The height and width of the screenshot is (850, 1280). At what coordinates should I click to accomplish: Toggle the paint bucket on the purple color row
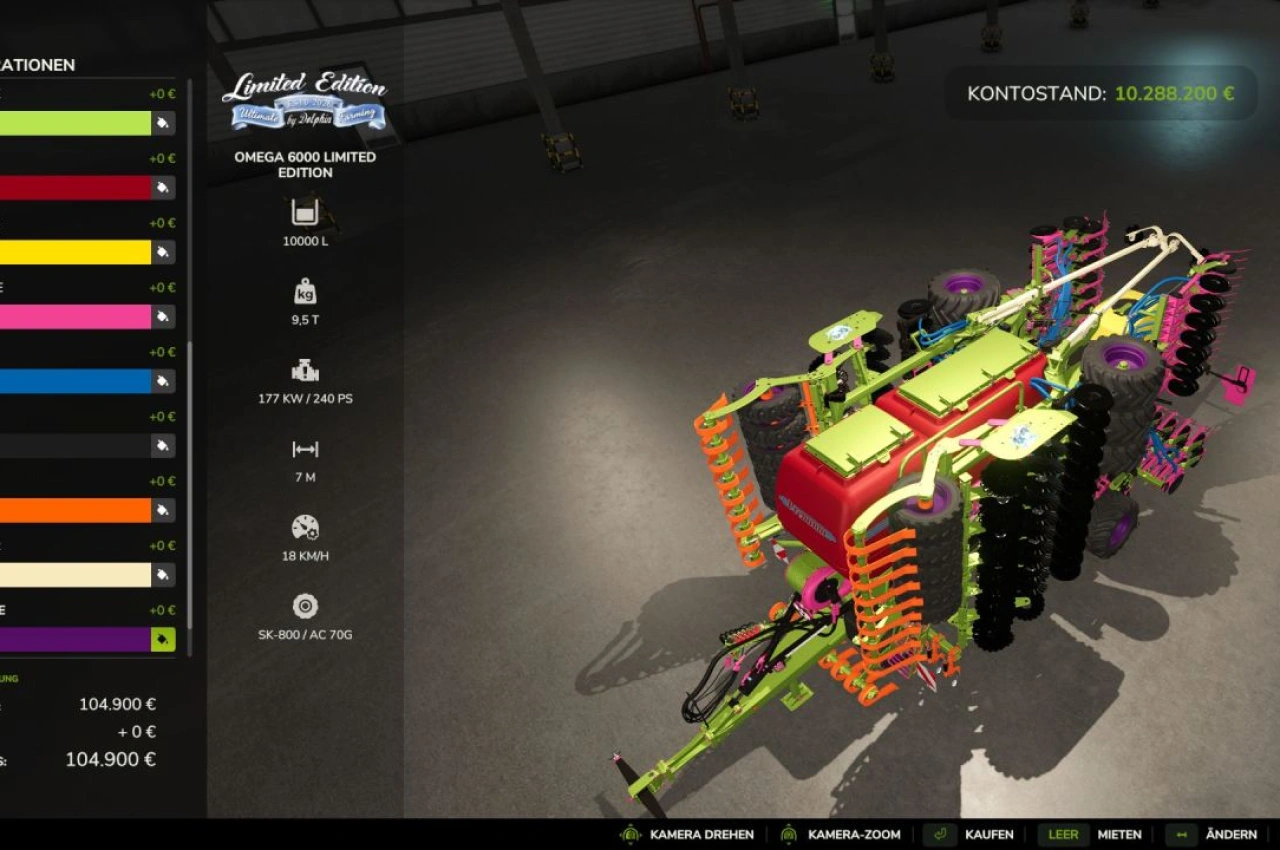click(163, 639)
